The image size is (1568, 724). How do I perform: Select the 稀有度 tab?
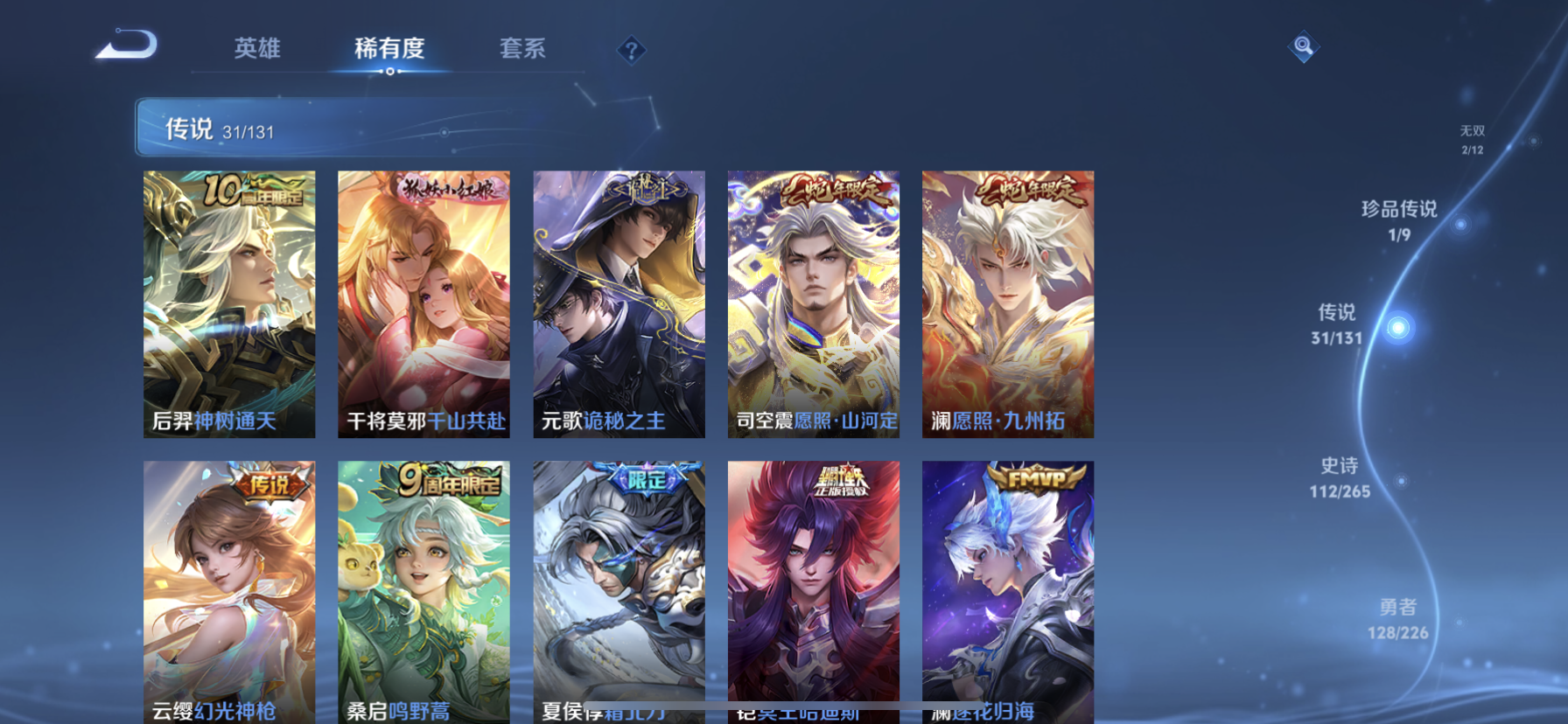[388, 49]
